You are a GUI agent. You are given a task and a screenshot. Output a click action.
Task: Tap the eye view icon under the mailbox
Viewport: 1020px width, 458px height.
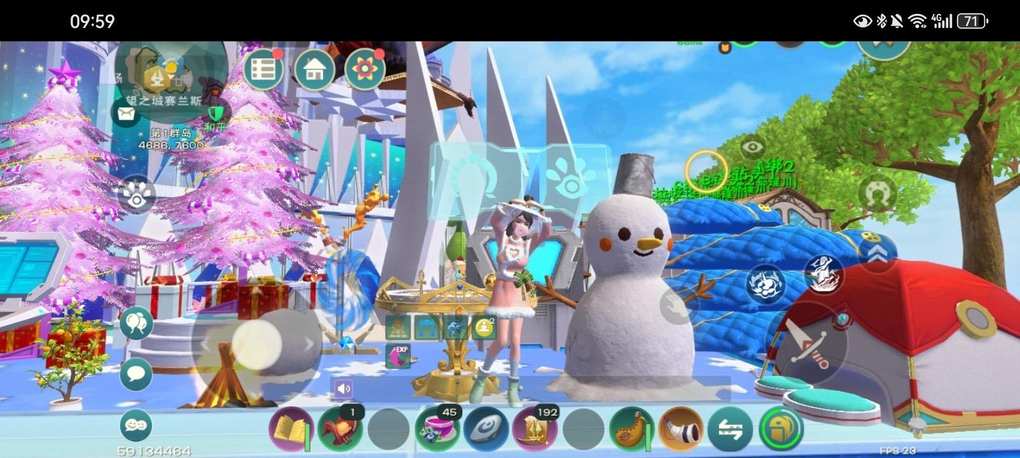(x=136, y=193)
